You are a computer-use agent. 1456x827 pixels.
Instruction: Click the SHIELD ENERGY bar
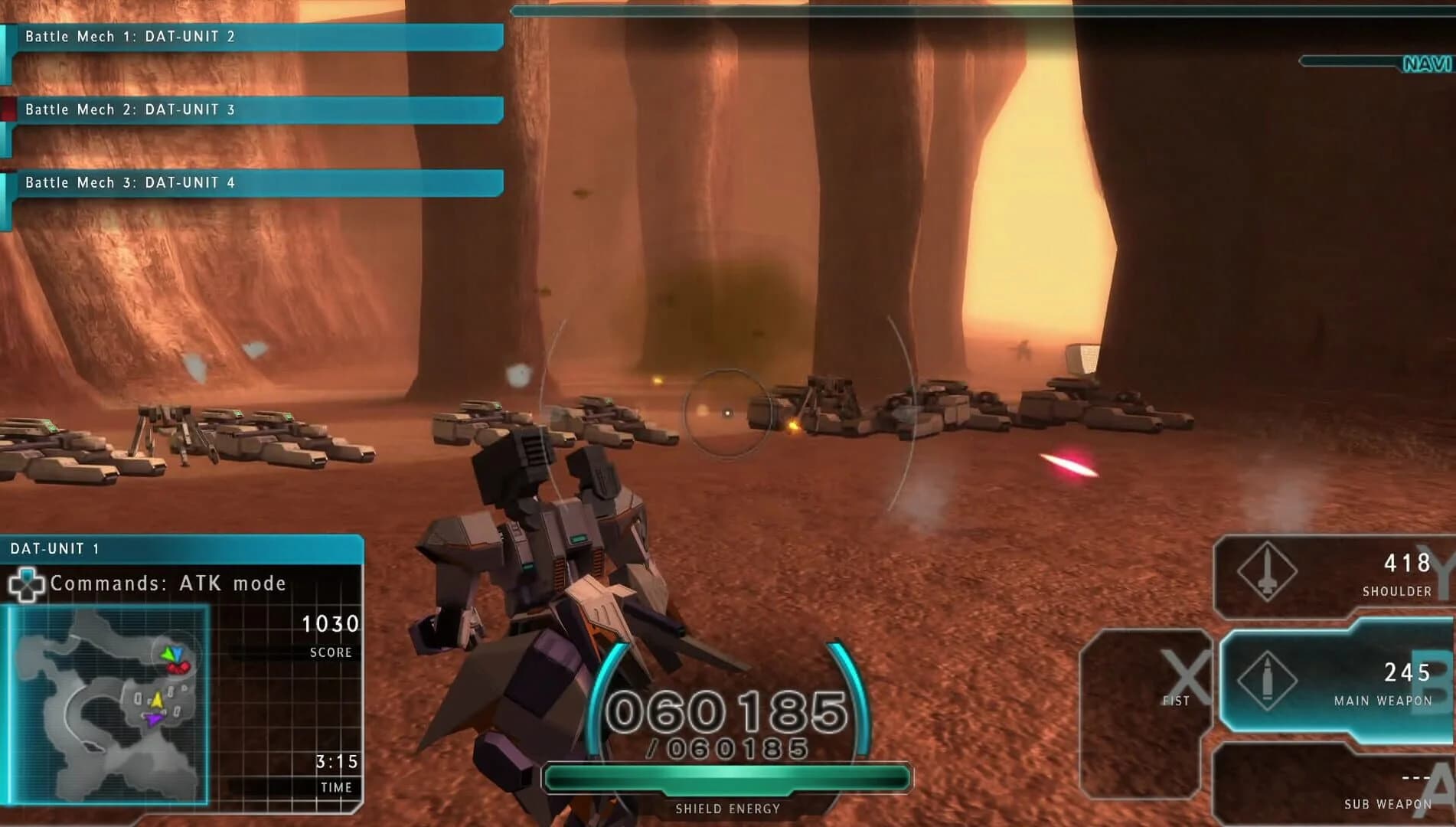(727, 776)
